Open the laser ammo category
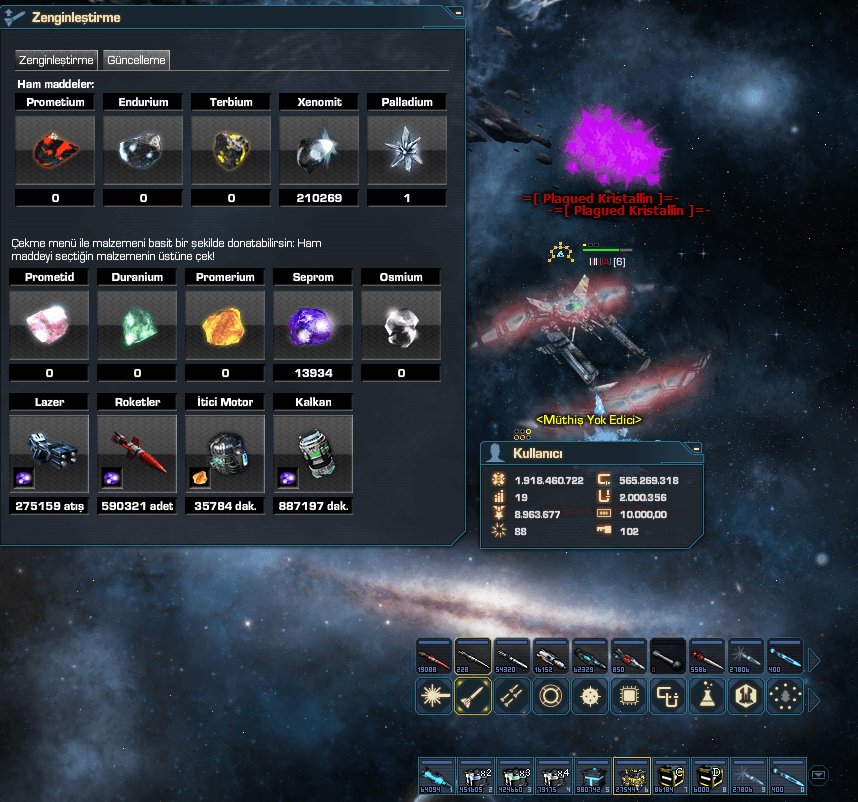This screenshot has height=802, width=858. tap(433, 696)
